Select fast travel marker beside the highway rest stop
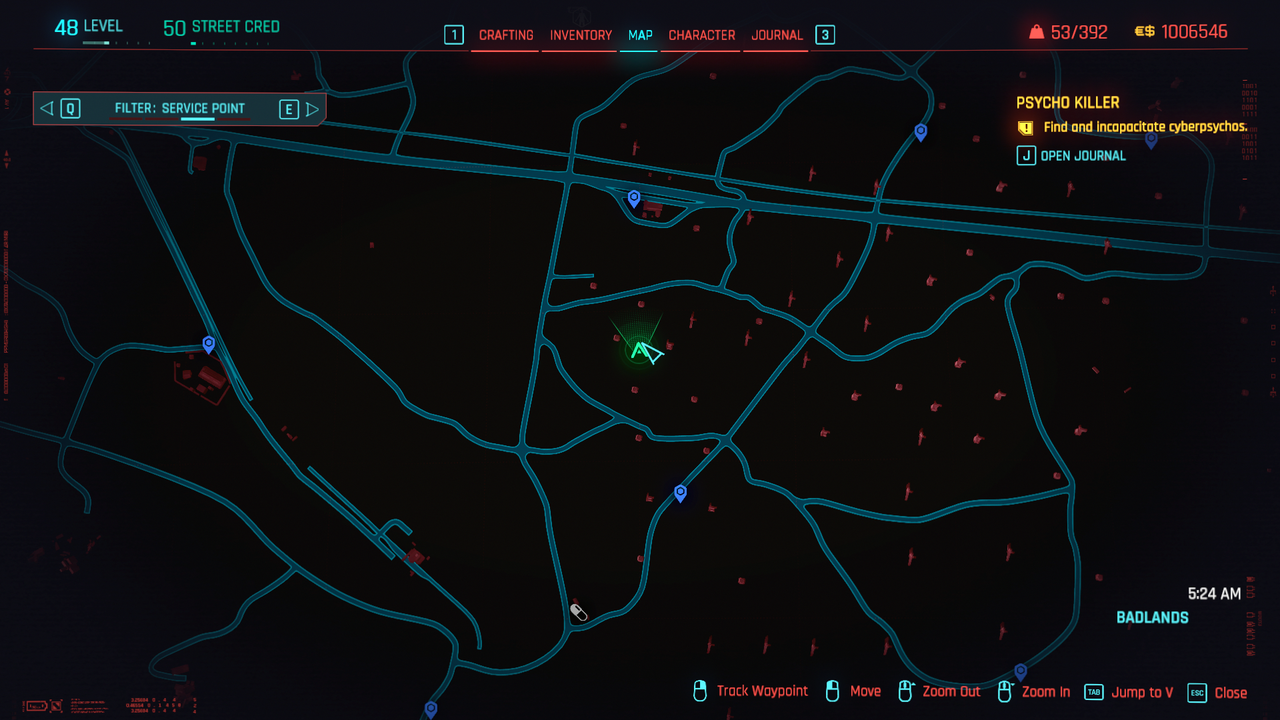The height and width of the screenshot is (720, 1280). point(633,198)
